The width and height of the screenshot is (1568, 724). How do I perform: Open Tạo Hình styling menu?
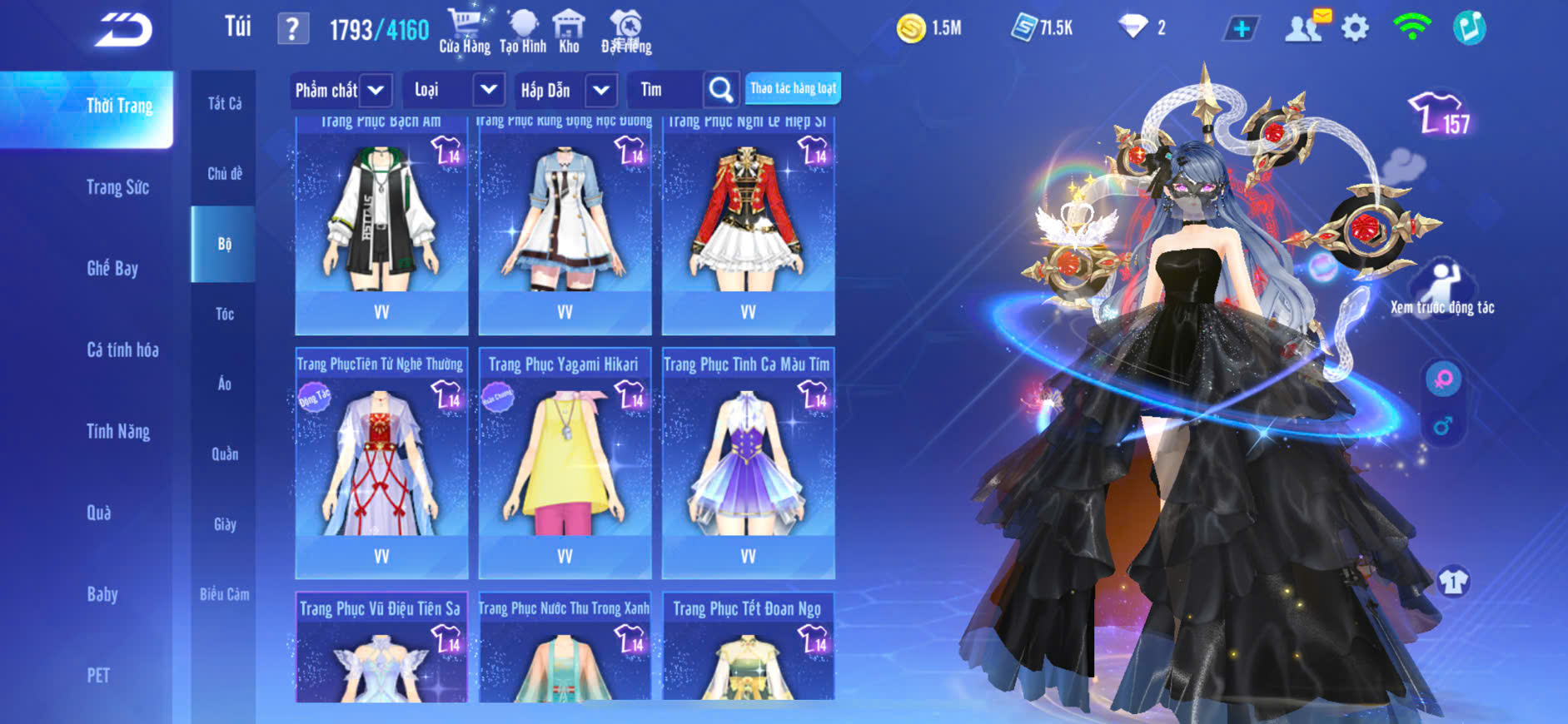(523, 31)
